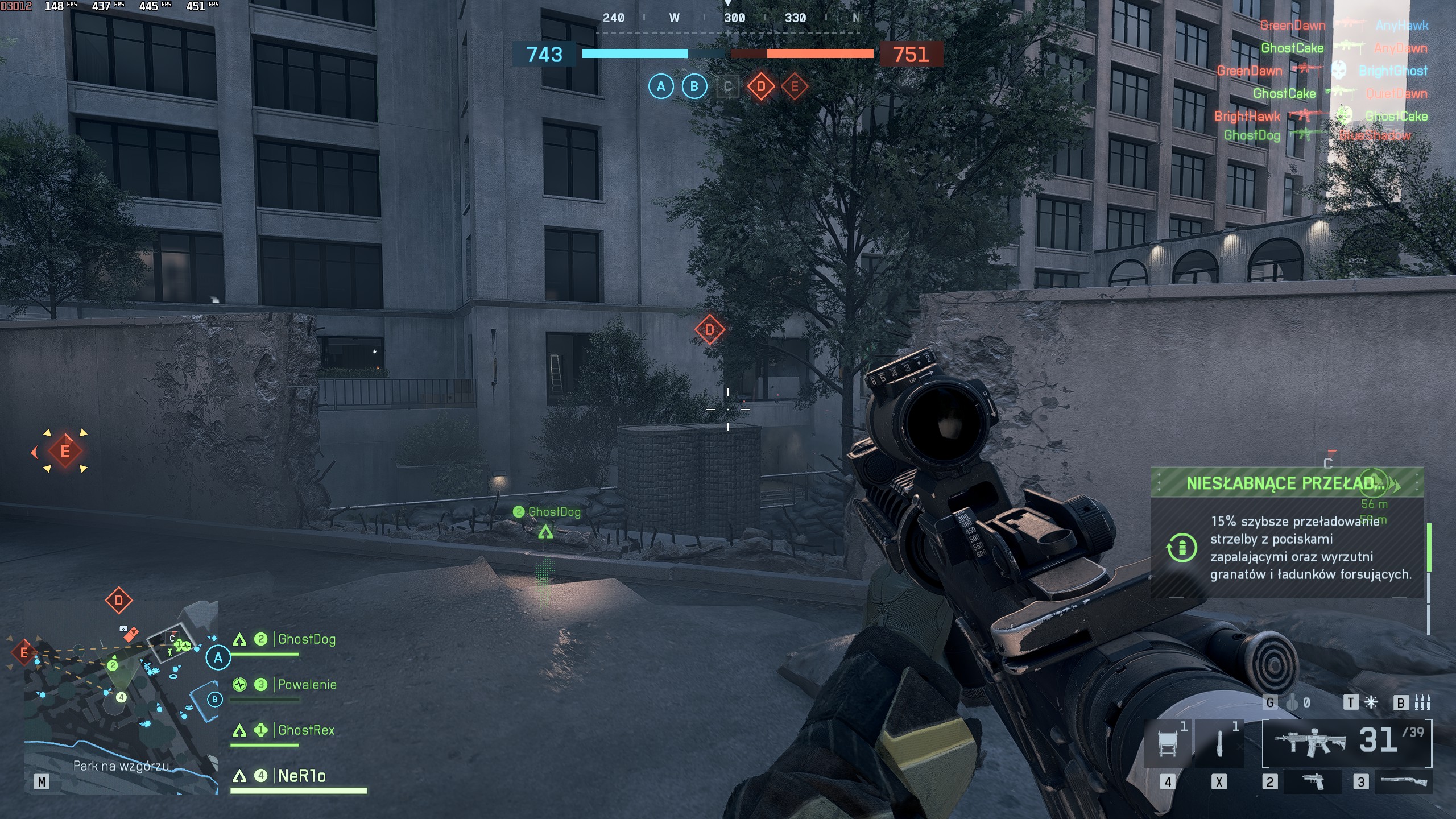The image size is (1456, 819).
Task: Select squad member GhostDog in the squad list
Action: coord(306,639)
